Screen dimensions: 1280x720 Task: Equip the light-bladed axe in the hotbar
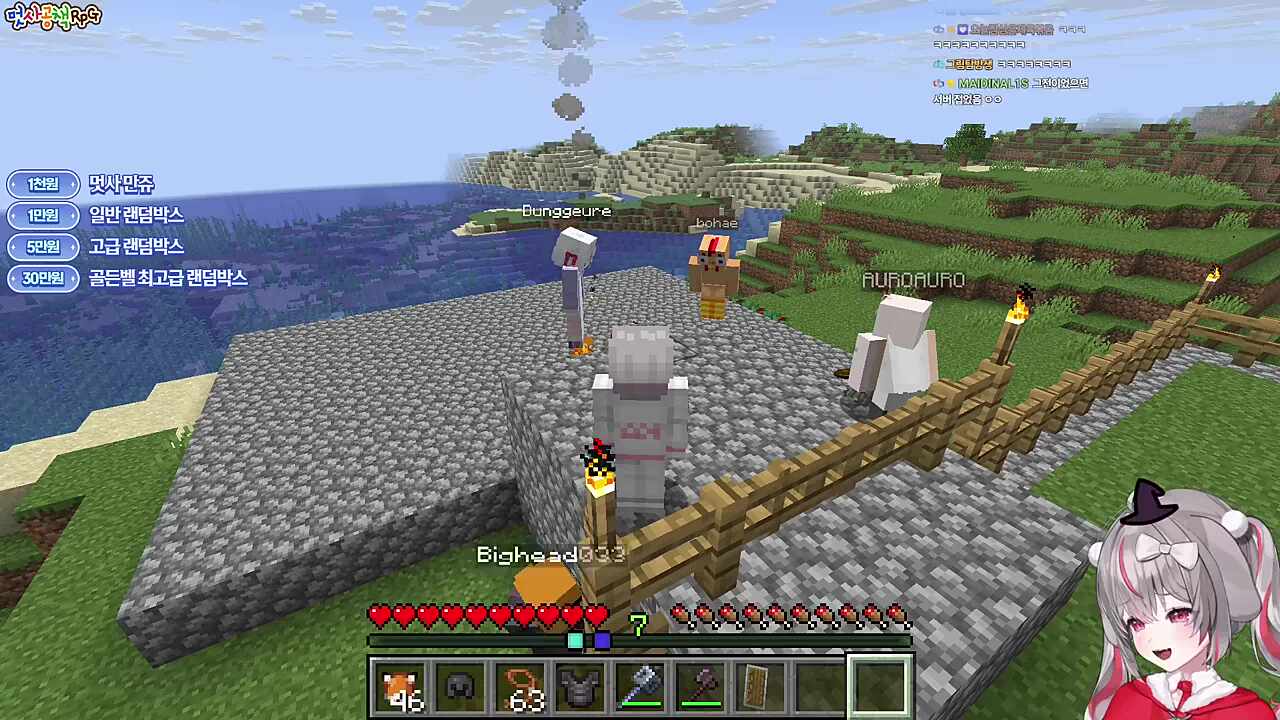tap(640, 687)
